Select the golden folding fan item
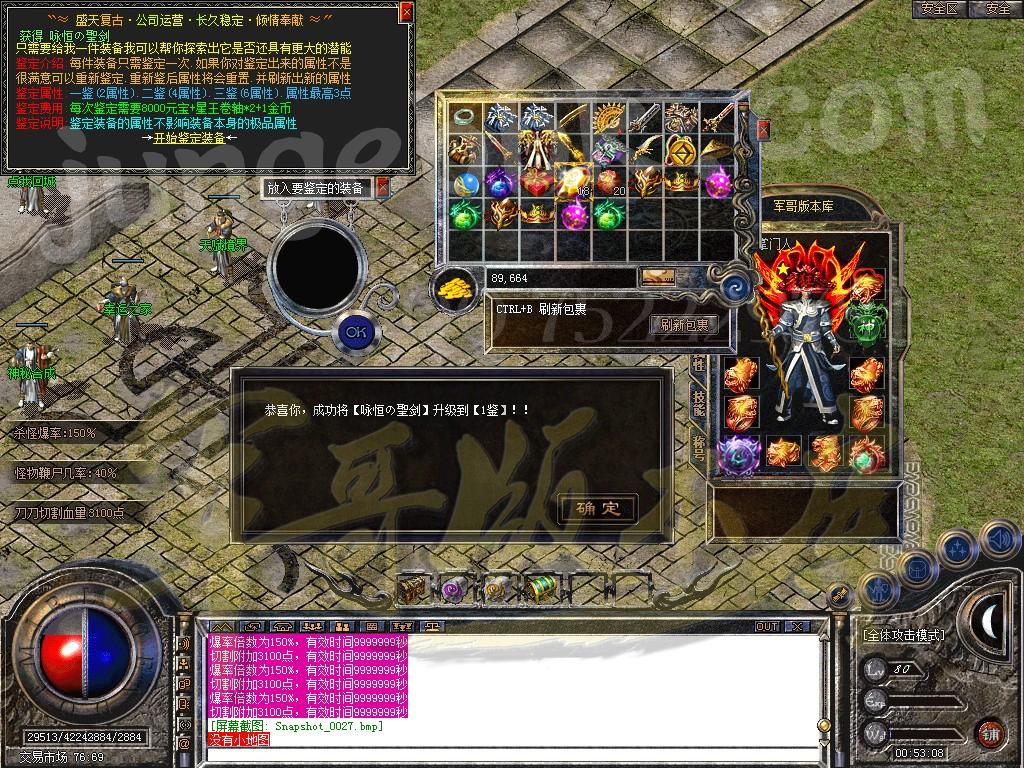The image size is (1024, 768). pos(607,119)
